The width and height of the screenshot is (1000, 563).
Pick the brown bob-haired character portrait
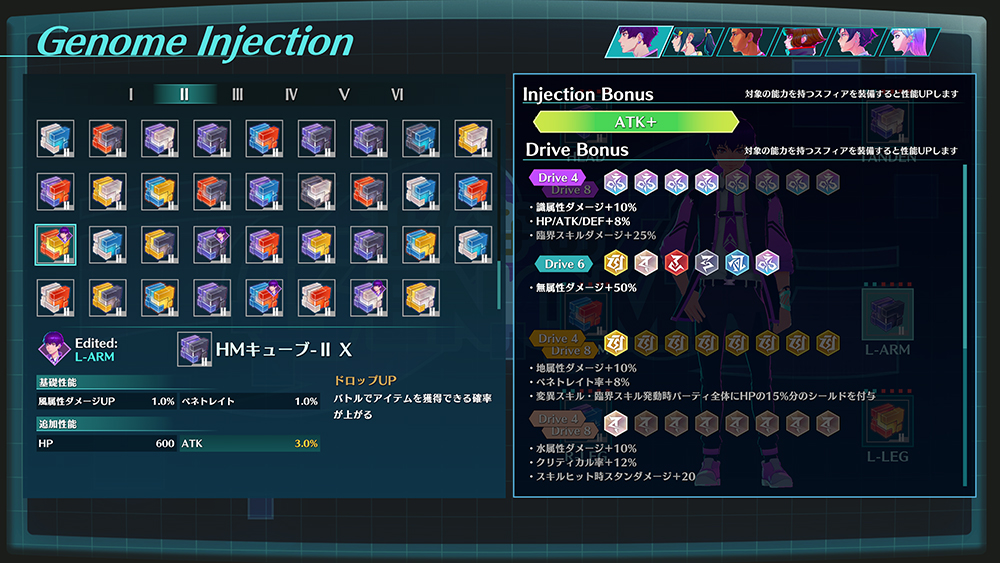coord(800,42)
